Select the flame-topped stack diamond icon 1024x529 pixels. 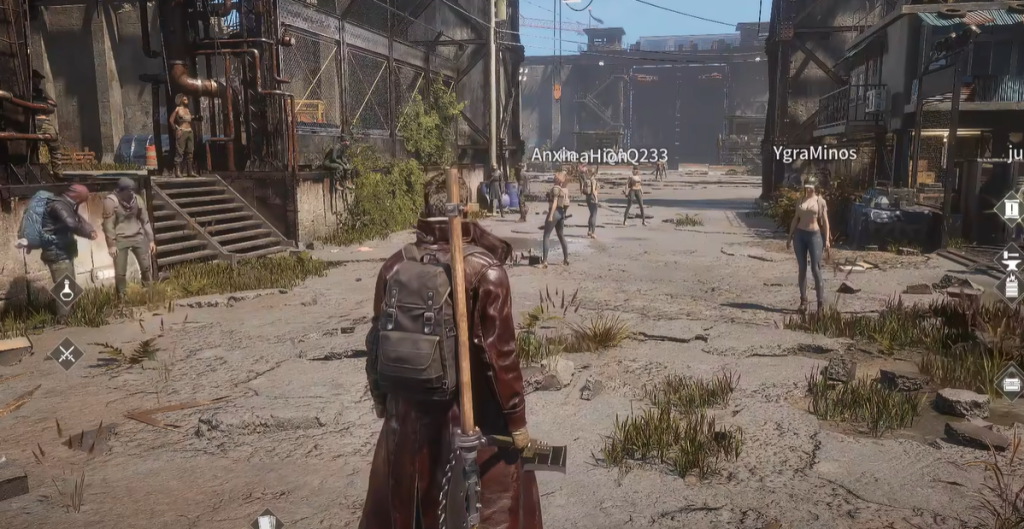point(1010,288)
